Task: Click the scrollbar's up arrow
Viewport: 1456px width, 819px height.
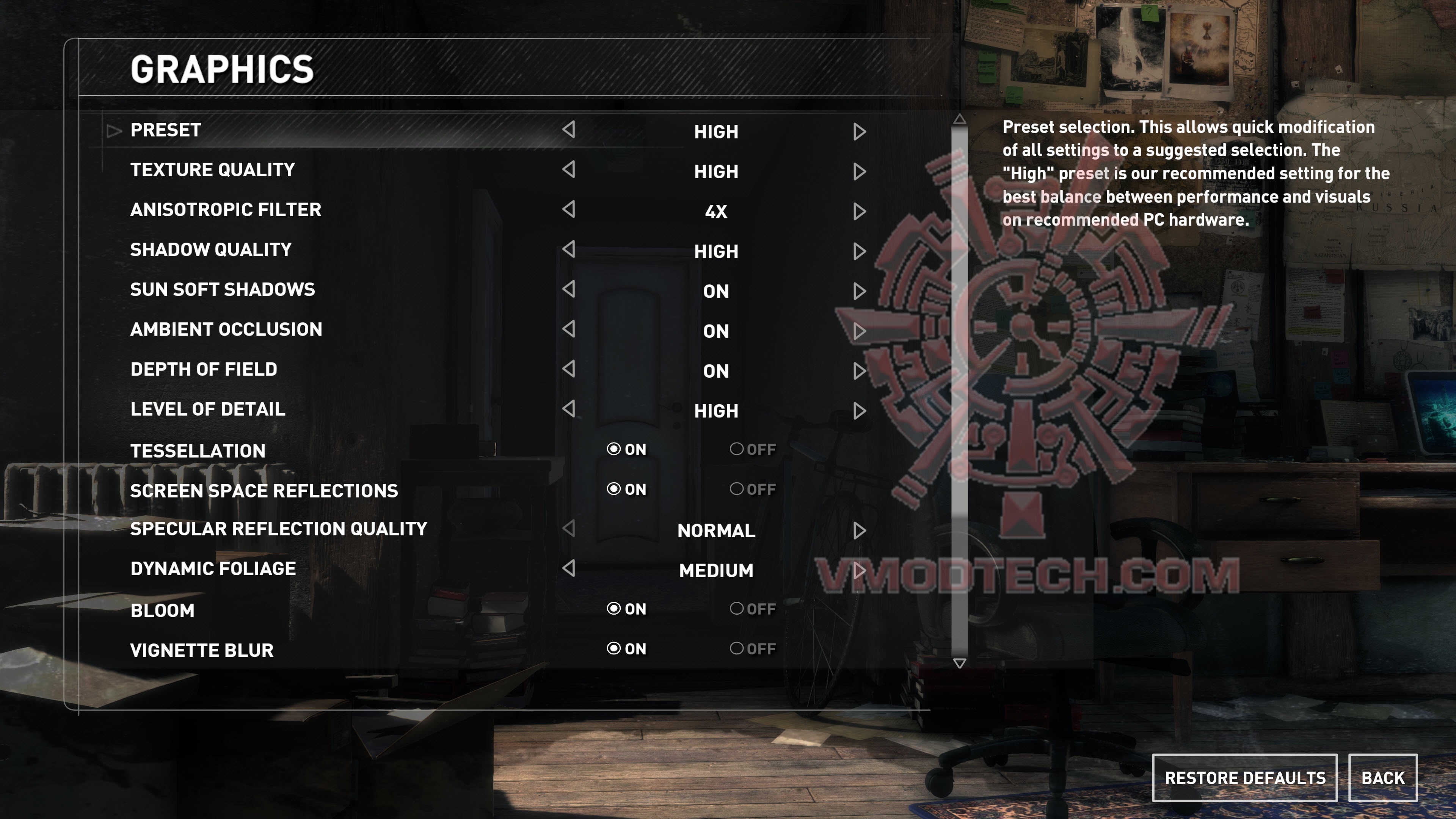Action: tap(959, 119)
